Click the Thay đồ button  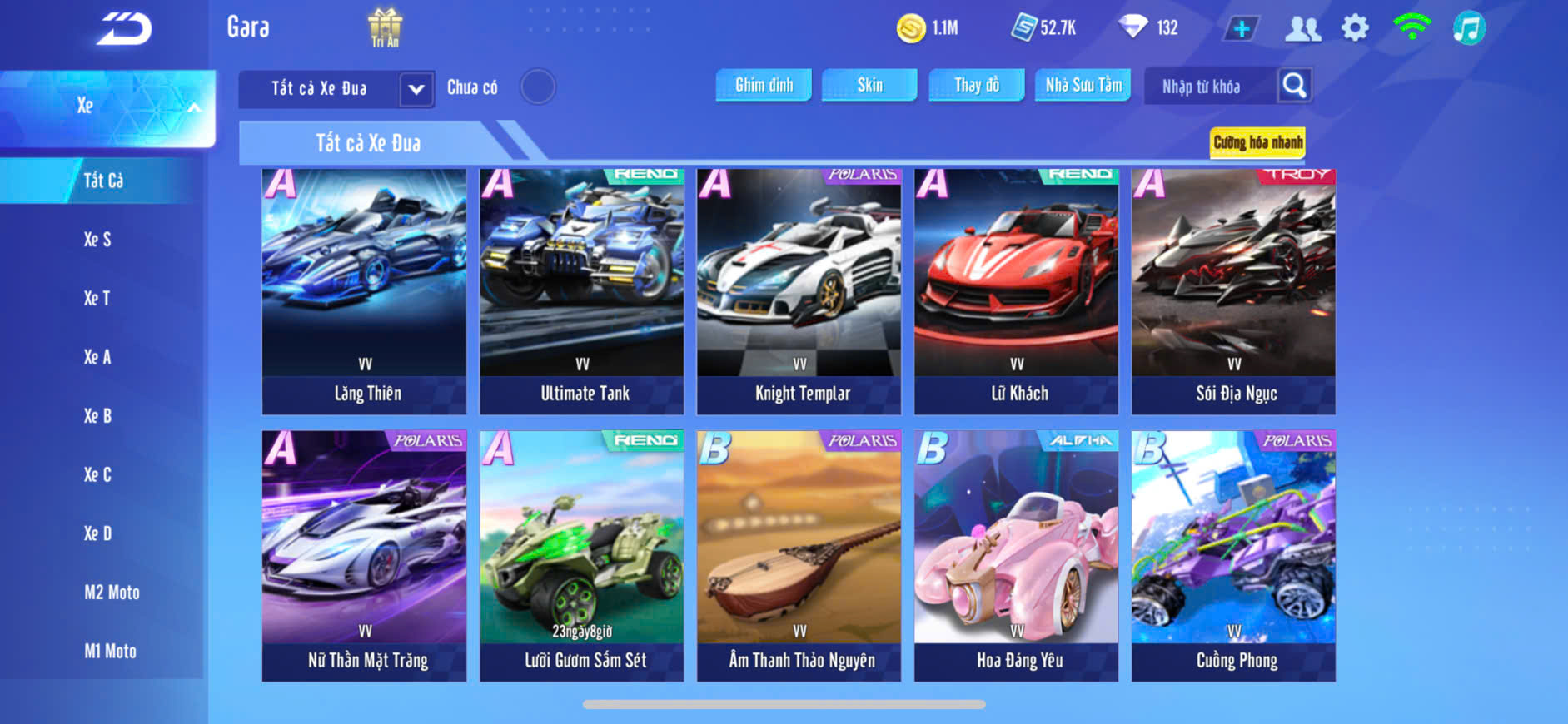976,85
